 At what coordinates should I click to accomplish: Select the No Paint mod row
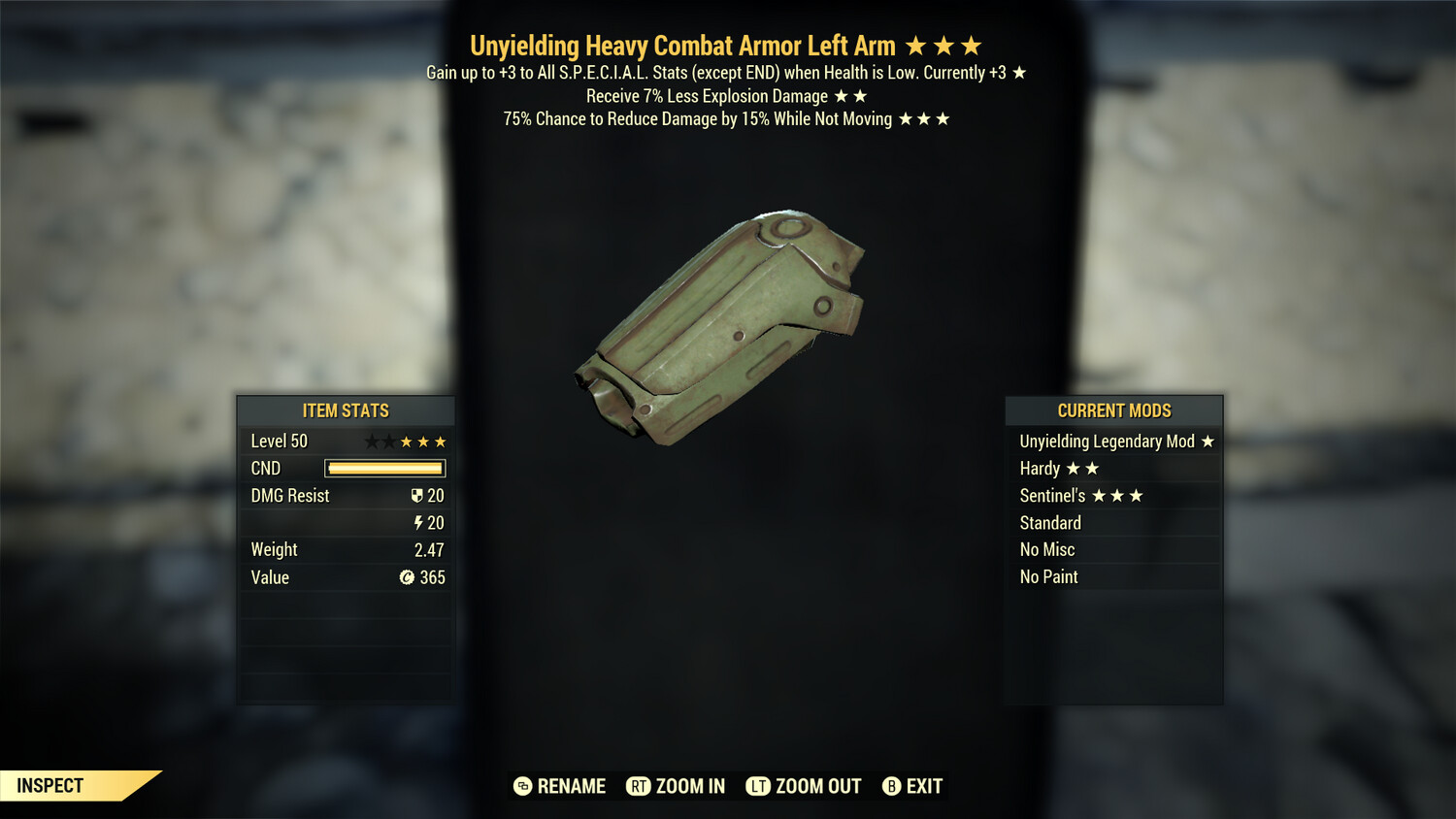point(1114,576)
